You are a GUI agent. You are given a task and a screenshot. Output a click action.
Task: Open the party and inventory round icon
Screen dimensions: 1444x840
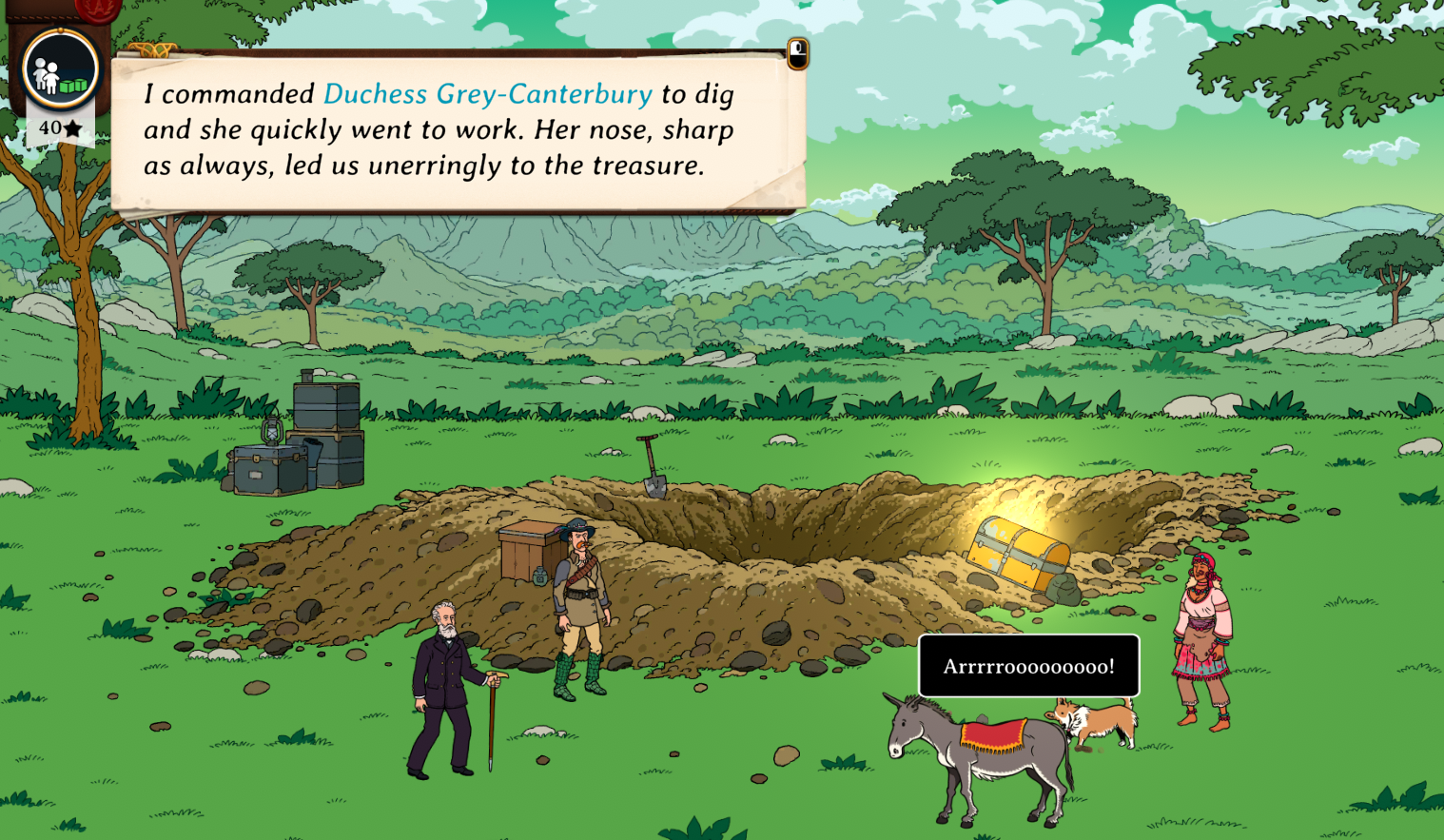(x=60, y=69)
